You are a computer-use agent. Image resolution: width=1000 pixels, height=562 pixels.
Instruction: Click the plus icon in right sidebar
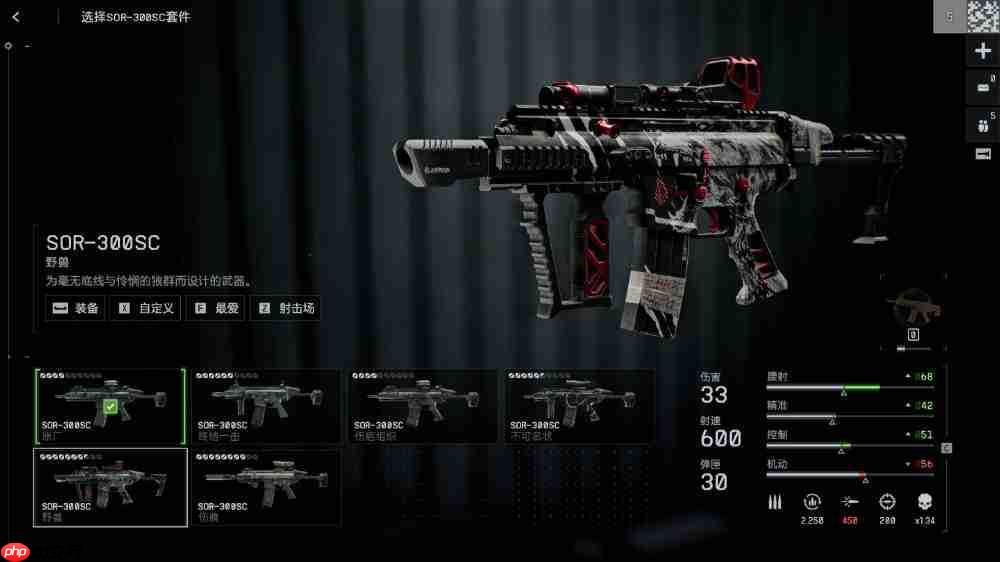click(x=982, y=52)
